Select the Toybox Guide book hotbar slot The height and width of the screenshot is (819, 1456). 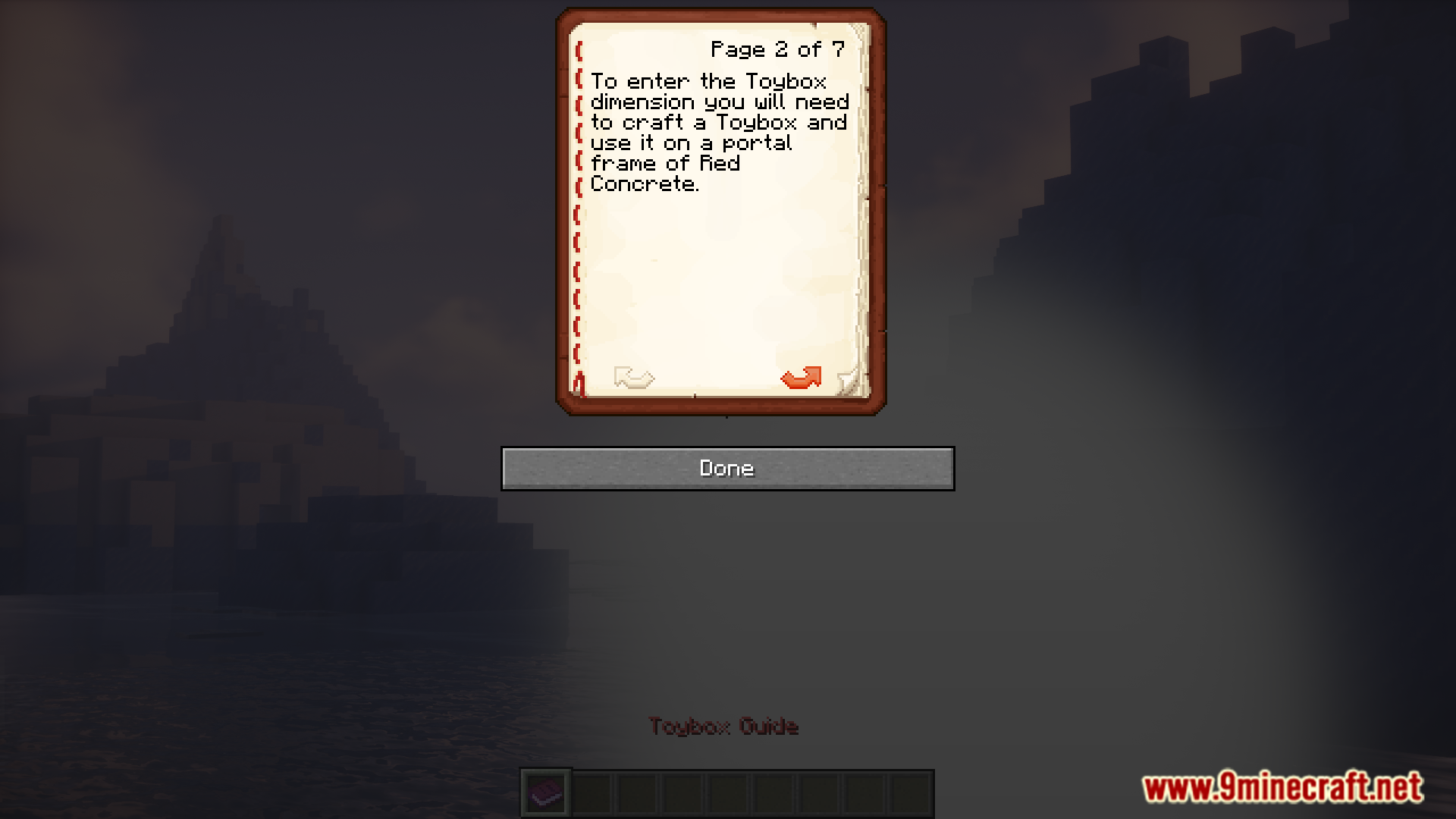point(546,794)
